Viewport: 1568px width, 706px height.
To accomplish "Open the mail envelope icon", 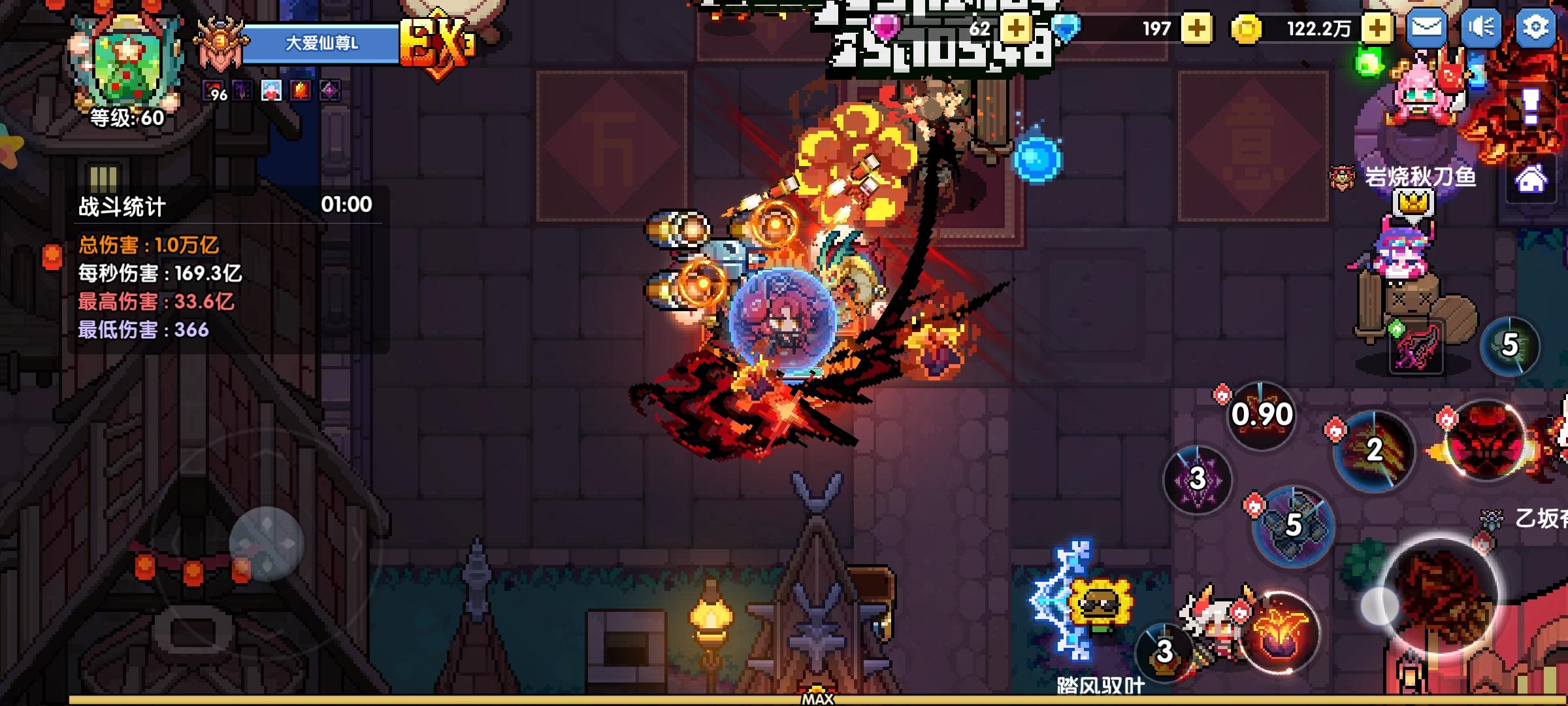I will click(x=1428, y=29).
